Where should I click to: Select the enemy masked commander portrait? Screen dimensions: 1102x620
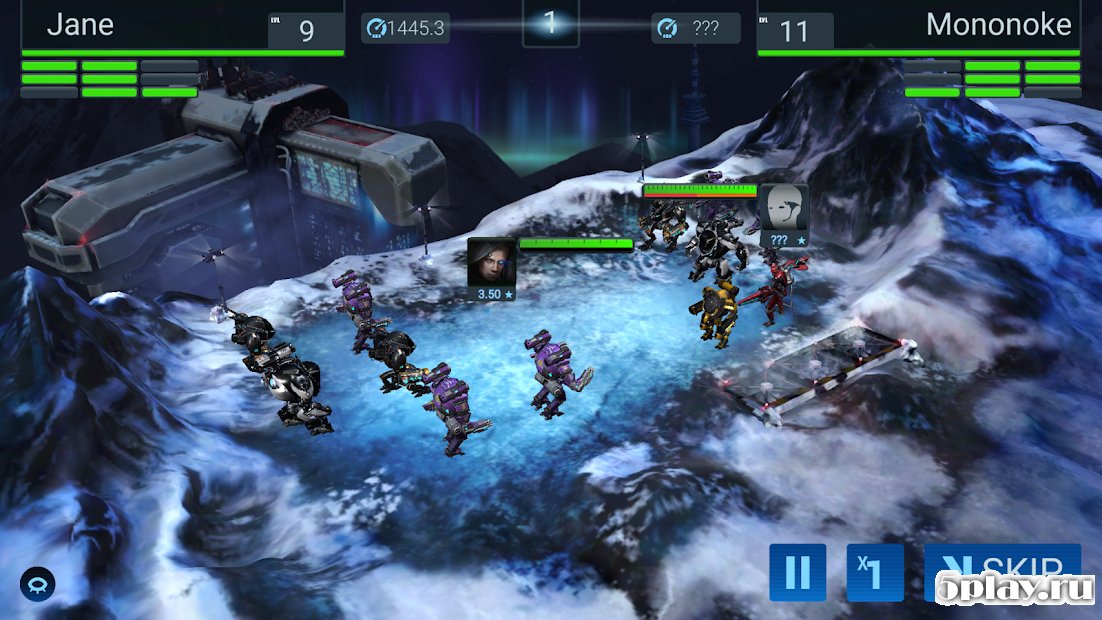[x=783, y=209]
